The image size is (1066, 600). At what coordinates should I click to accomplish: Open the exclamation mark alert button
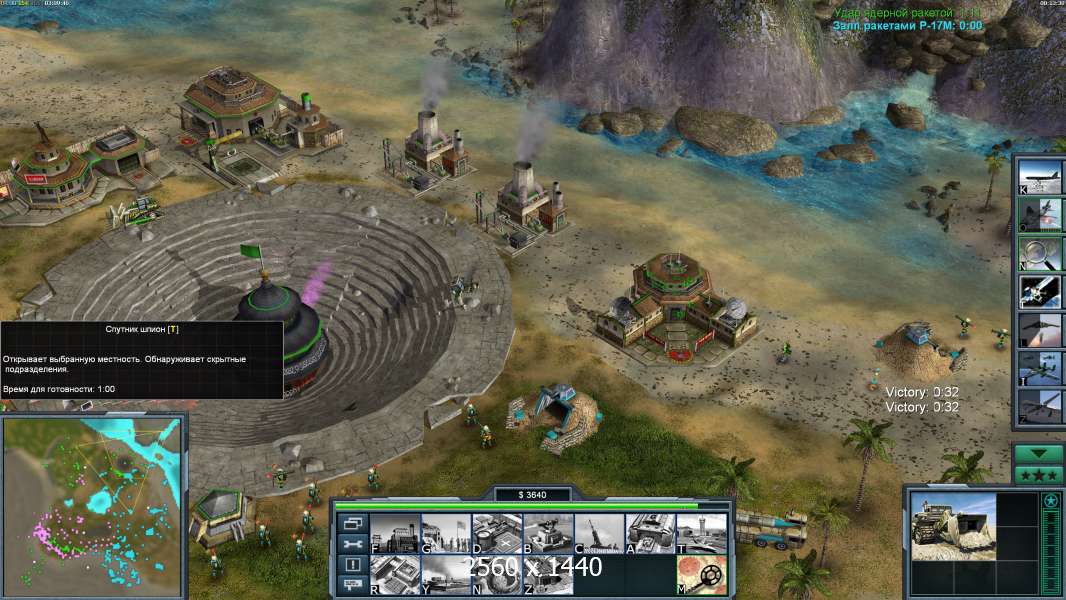[352, 565]
